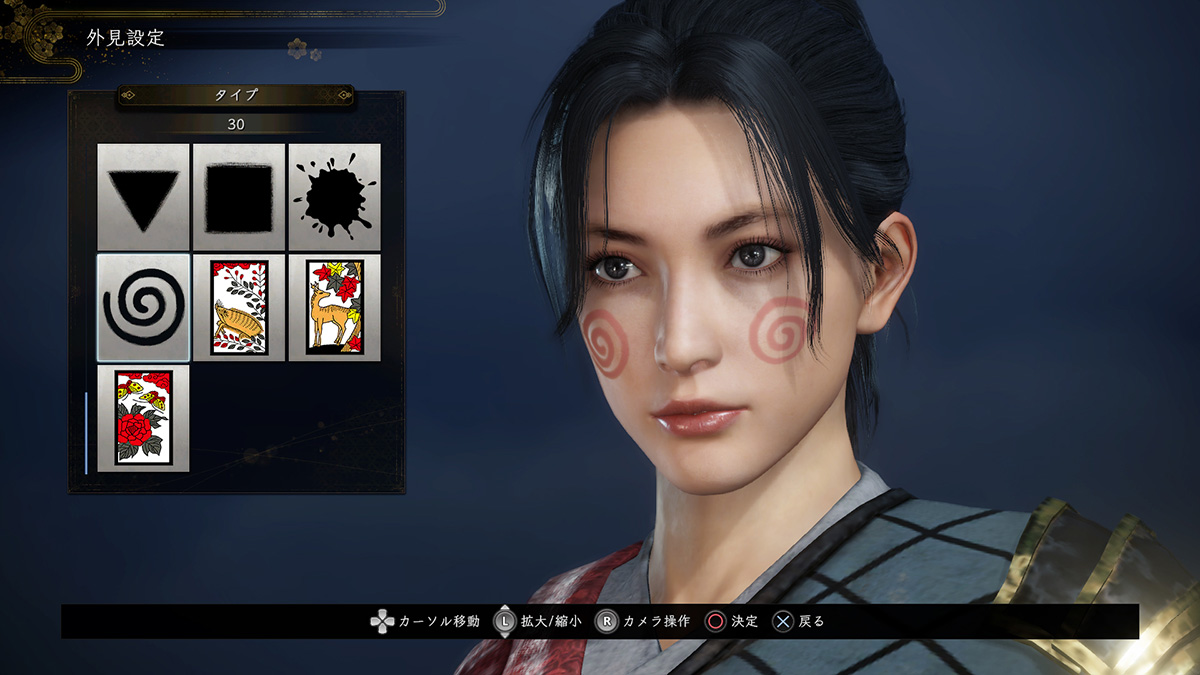Select the deer and maple hanafuda card
1200x675 pixels.
point(334,307)
